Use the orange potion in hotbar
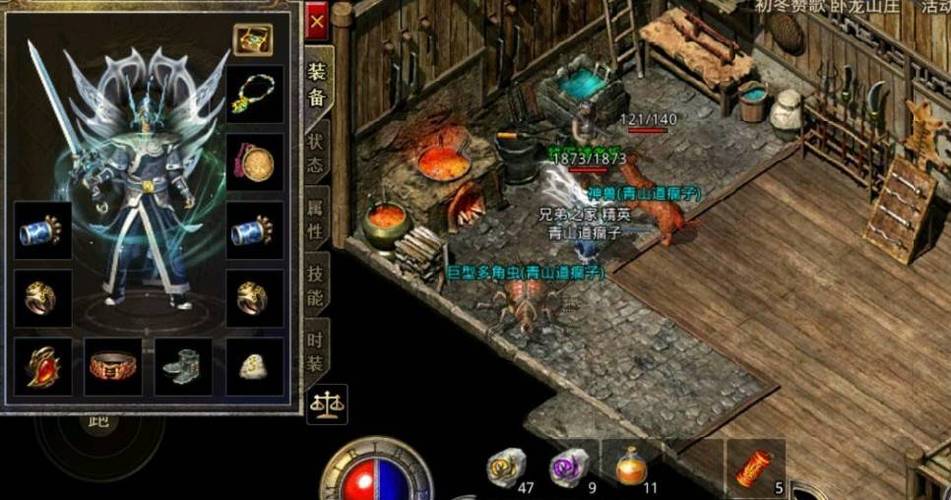This screenshot has width=951, height=500. pos(630,466)
